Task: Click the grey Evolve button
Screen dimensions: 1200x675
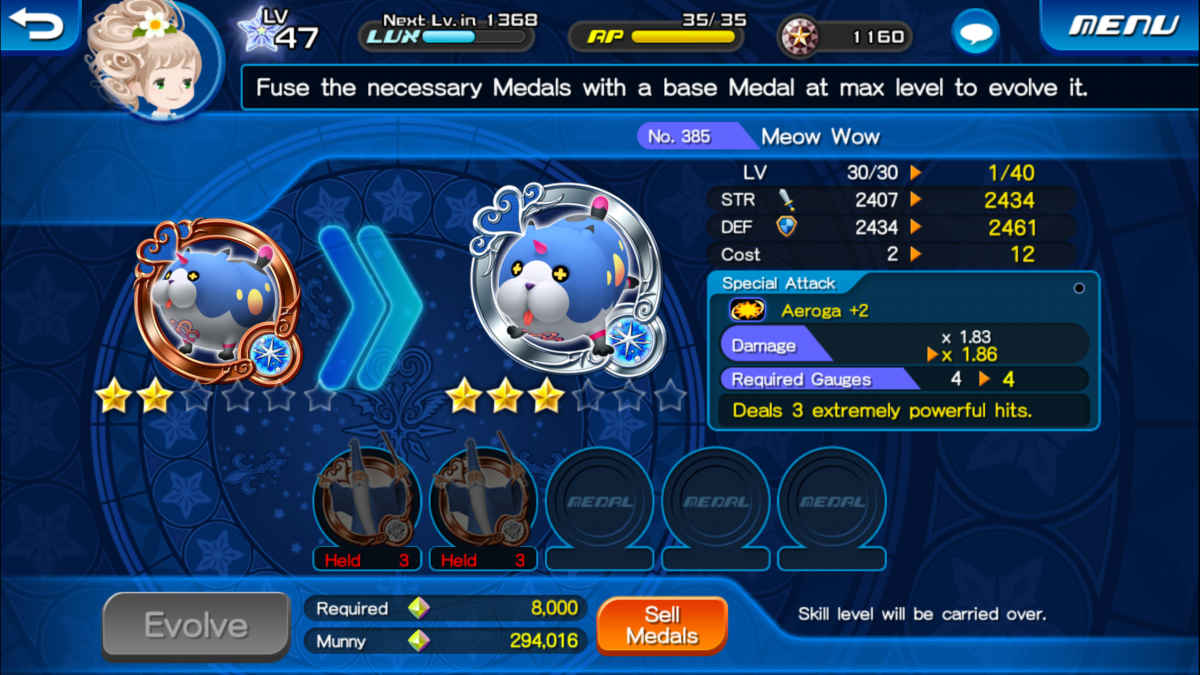Action: click(196, 626)
